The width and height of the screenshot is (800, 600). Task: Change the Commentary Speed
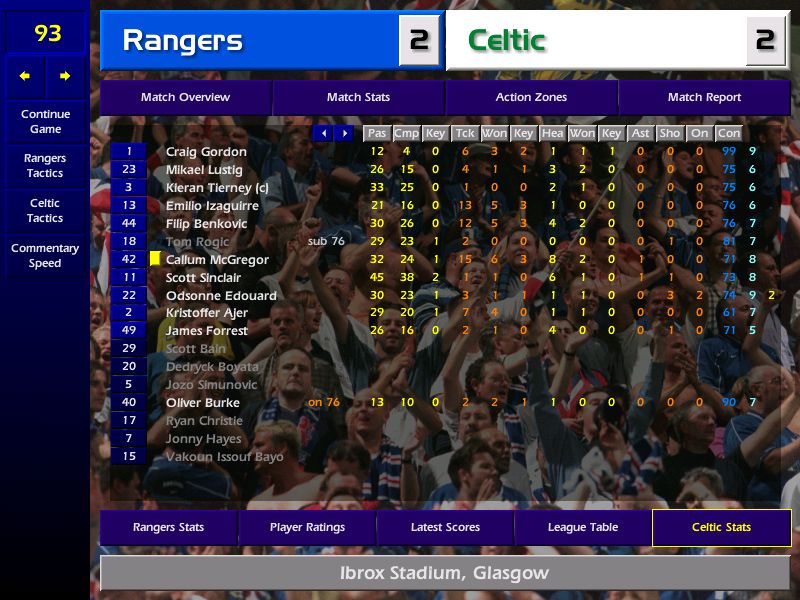click(45, 256)
